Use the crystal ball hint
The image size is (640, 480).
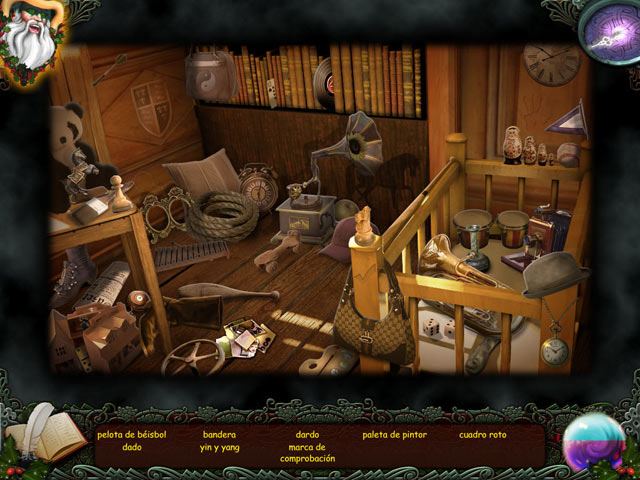point(594,441)
